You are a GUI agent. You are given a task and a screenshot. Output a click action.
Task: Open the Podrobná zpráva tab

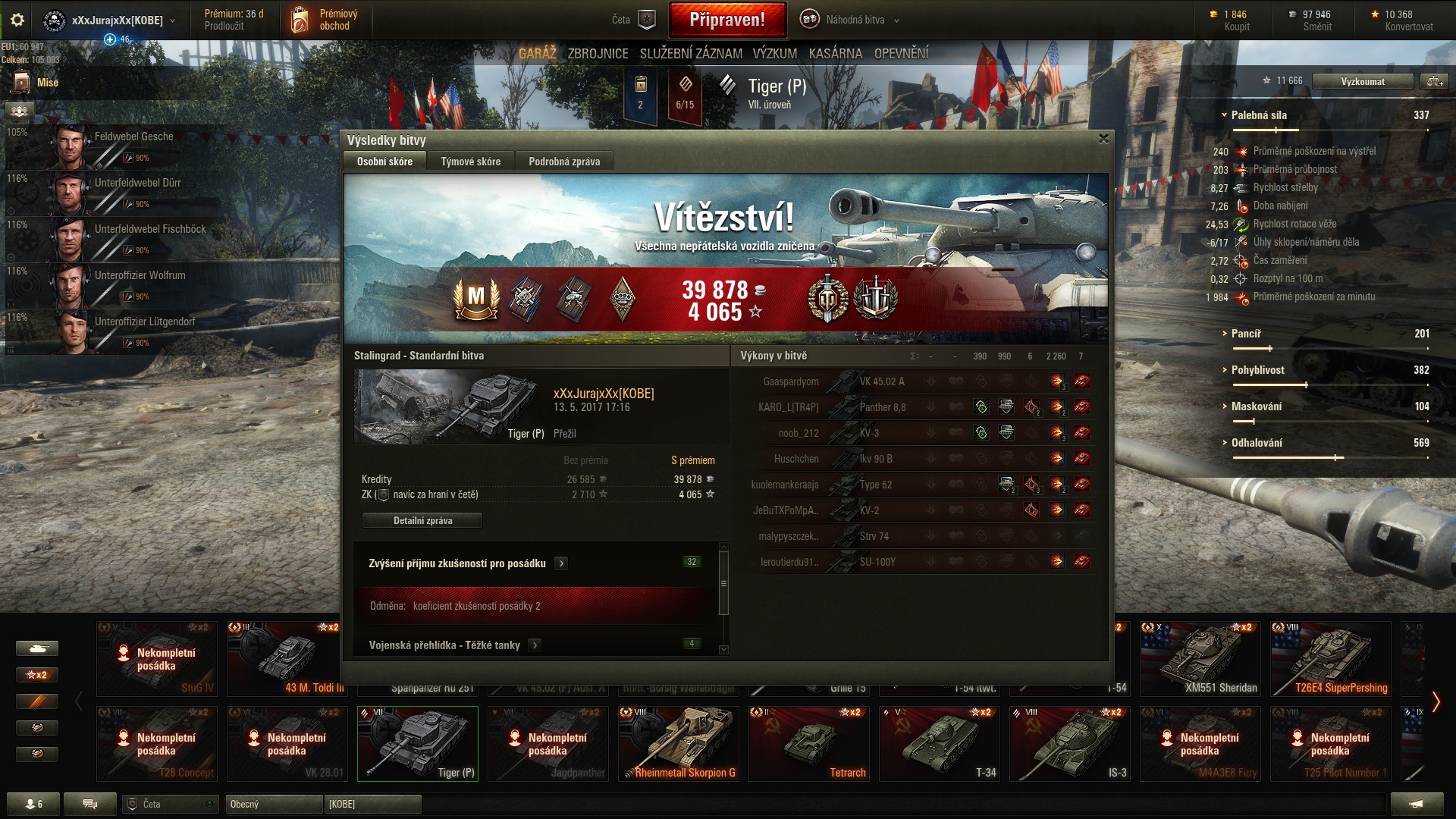pos(564,162)
